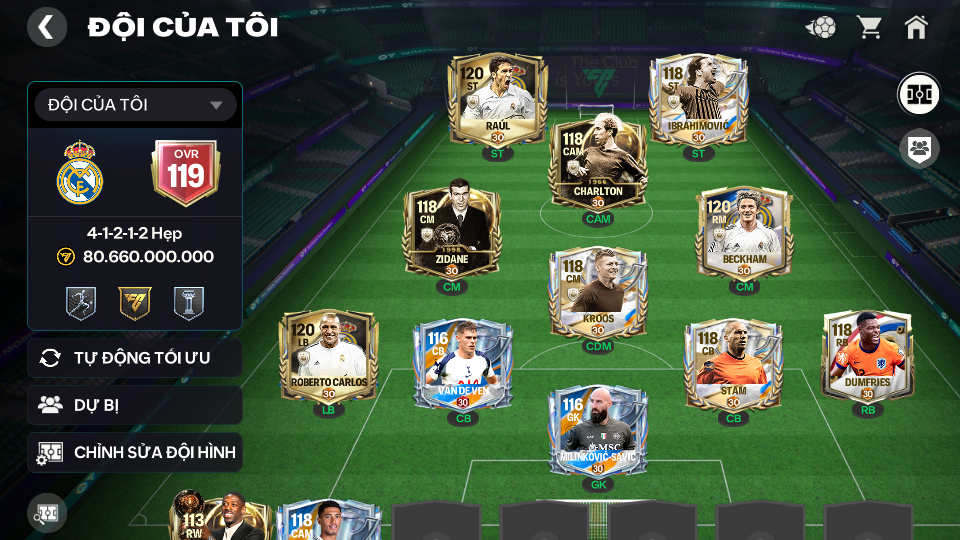Pick the Charlton CAM card
This screenshot has height=540, width=960.
coord(598,165)
